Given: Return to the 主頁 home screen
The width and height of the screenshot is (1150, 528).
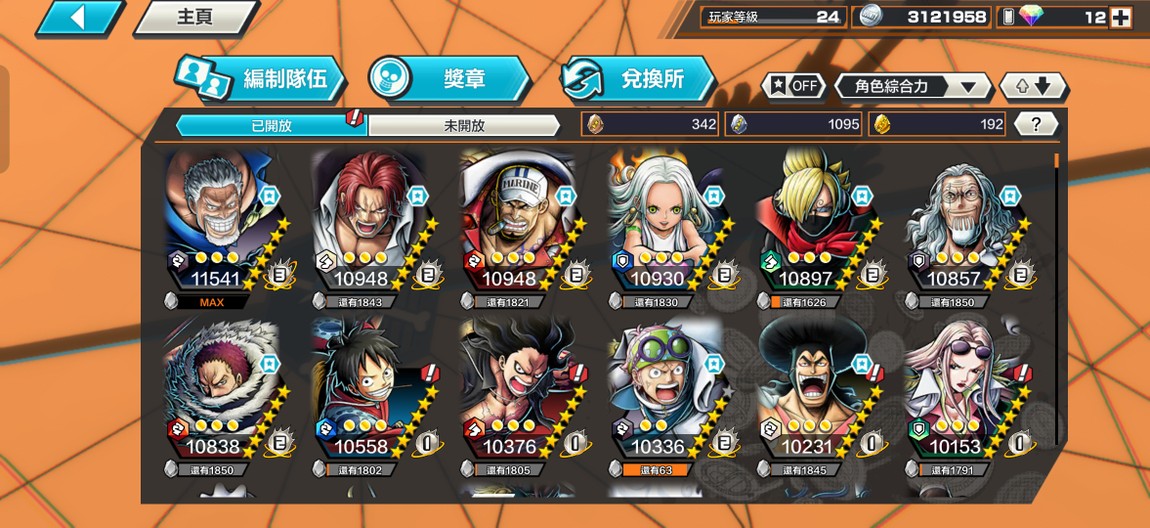Looking at the screenshot, I should click(195, 17).
